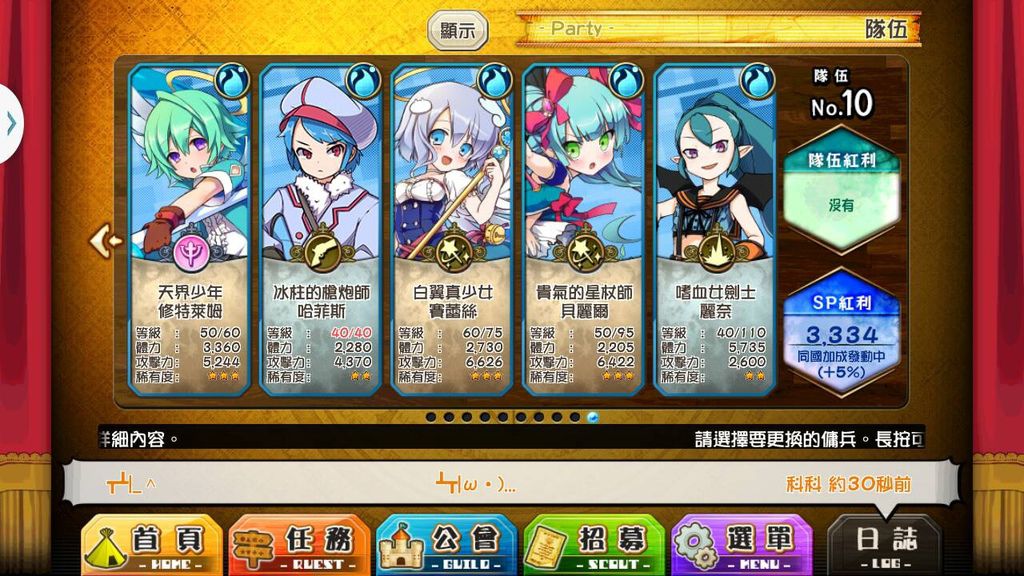
Task: Select the 招募 Scout menu
Action: (x=594, y=545)
